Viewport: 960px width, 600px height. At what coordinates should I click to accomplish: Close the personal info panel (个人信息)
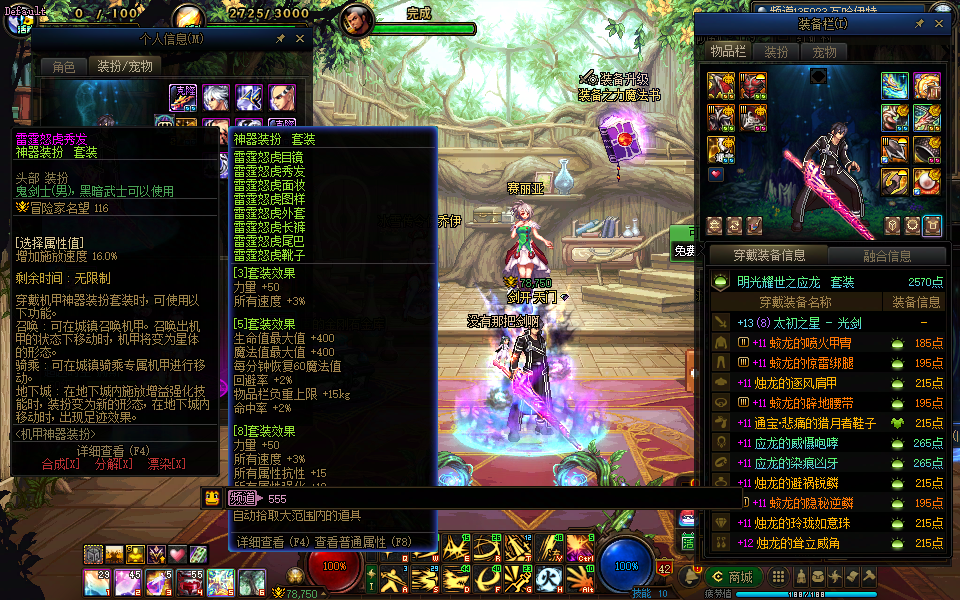[301, 39]
